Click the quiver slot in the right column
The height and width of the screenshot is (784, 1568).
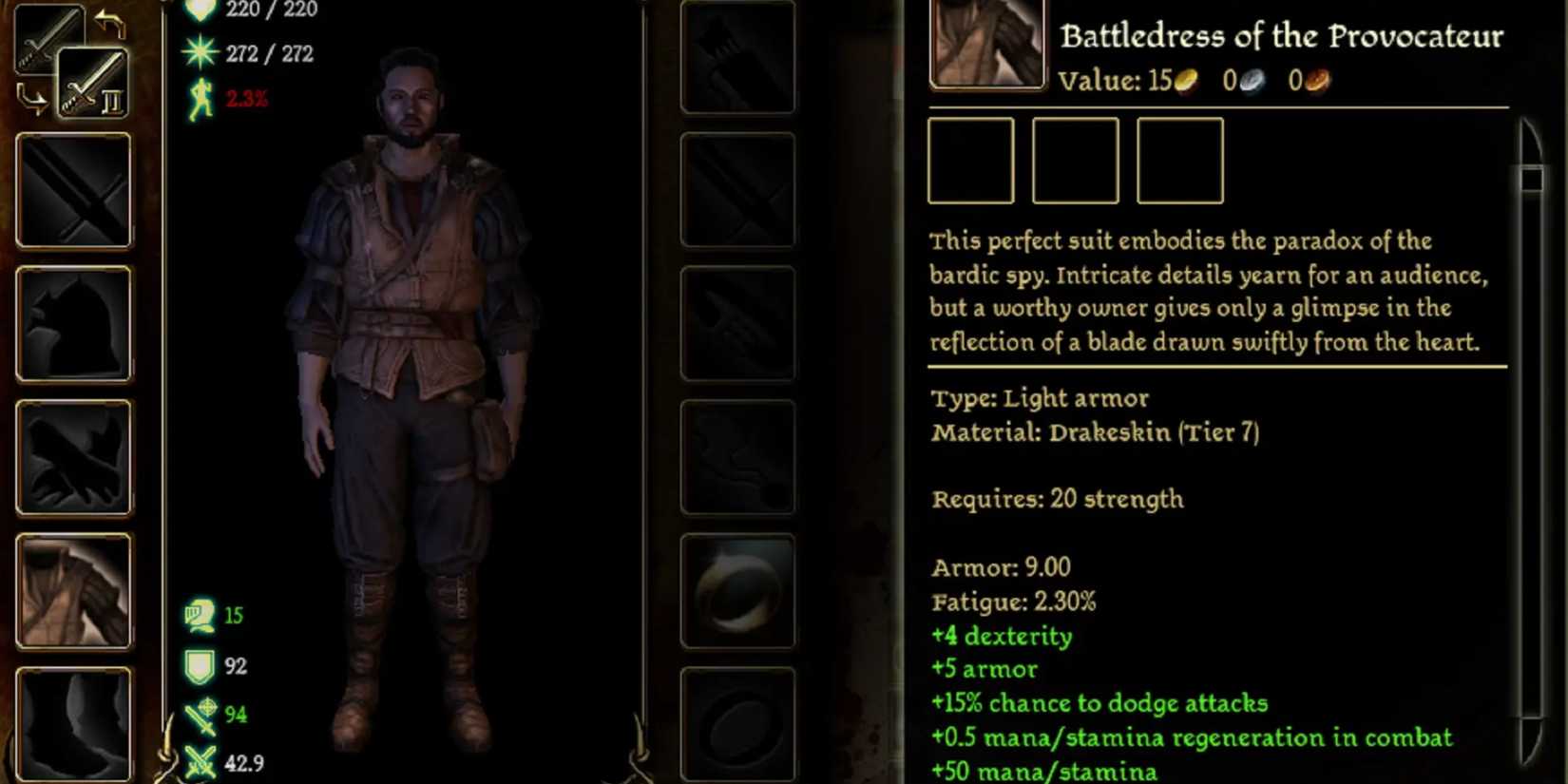tap(738, 57)
